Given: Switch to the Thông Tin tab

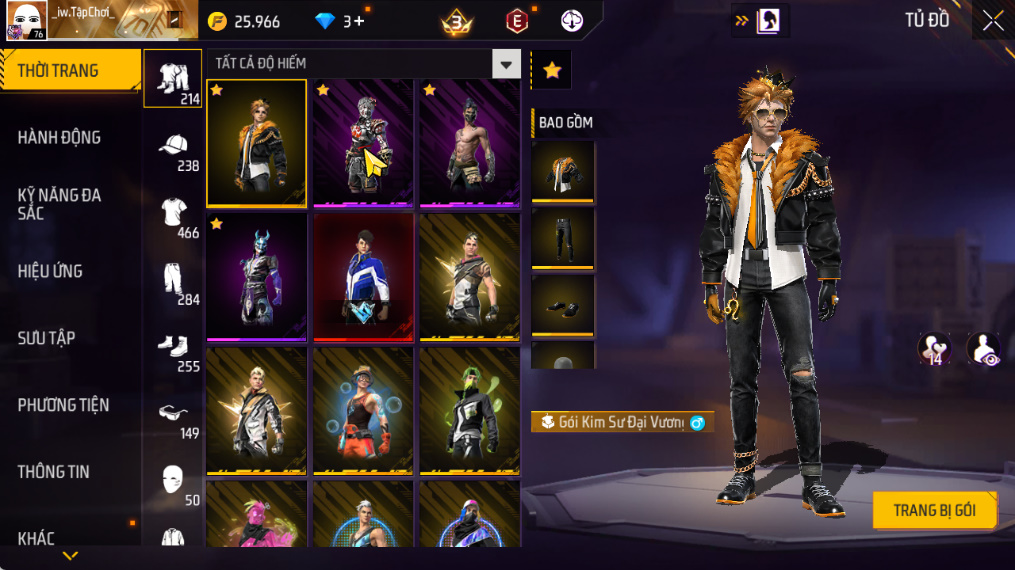Looking at the screenshot, I should pyautogui.click(x=54, y=472).
